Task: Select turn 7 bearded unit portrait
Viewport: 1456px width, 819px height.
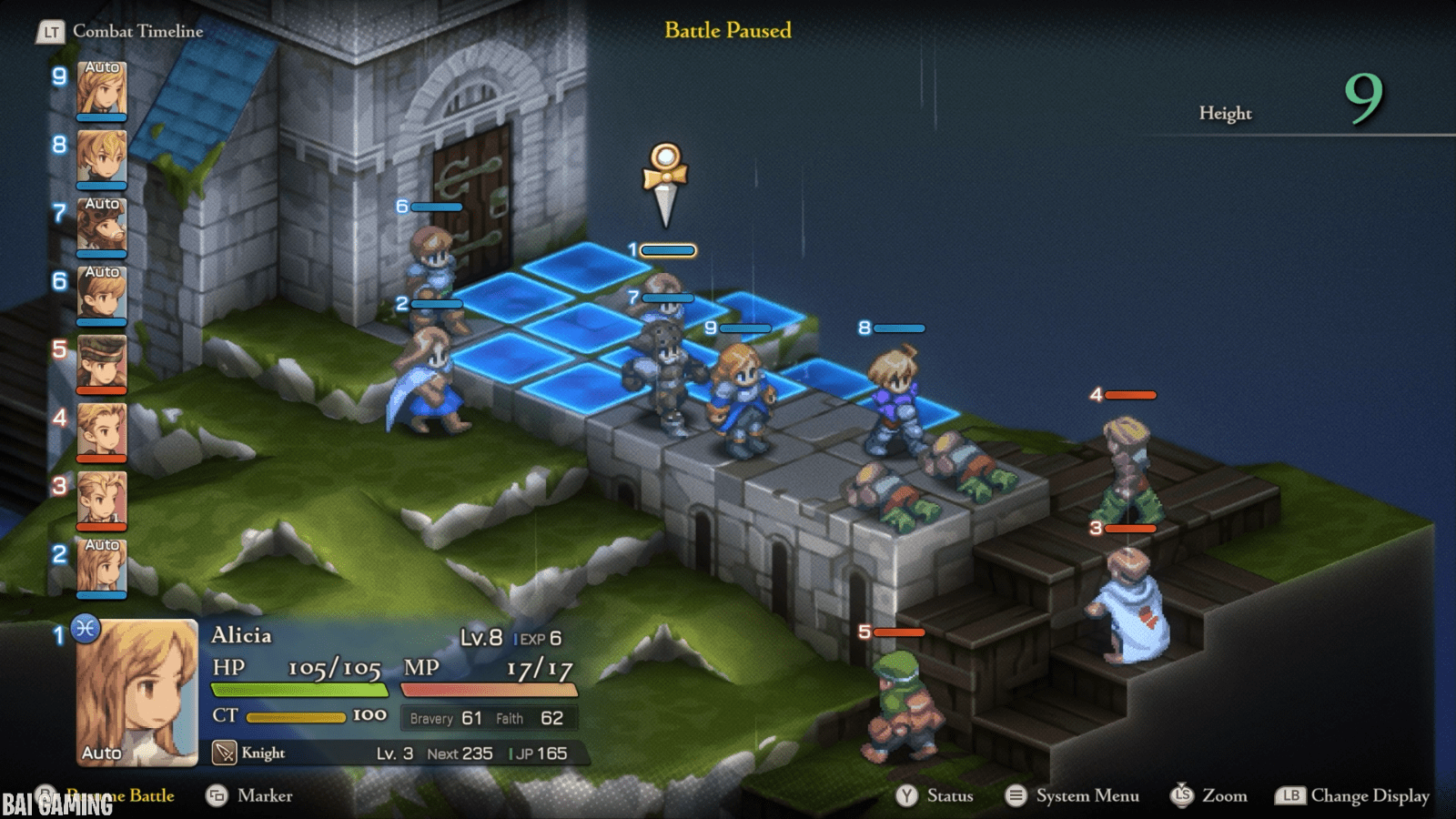Action: pos(101,226)
